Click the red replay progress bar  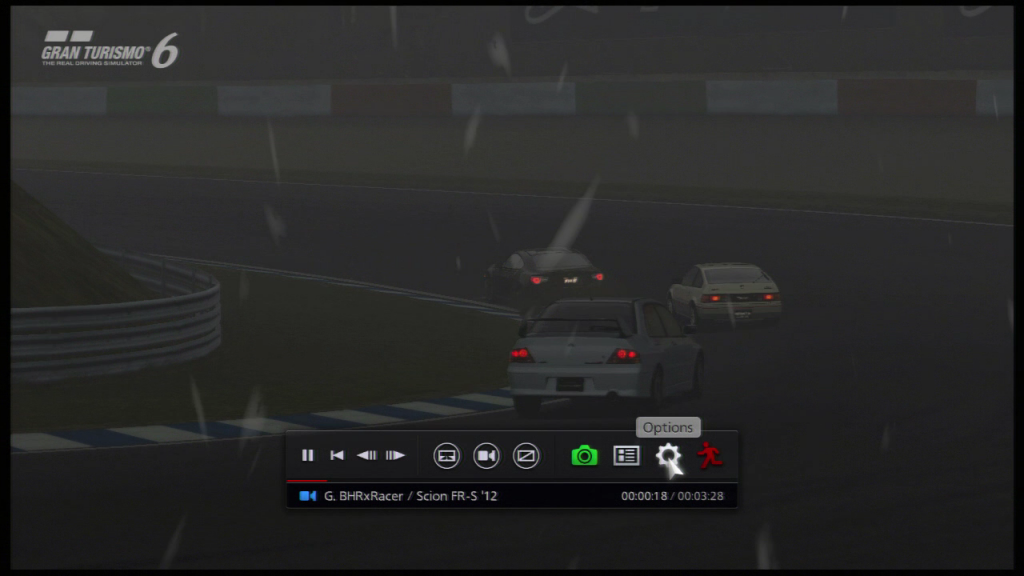click(x=306, y=481)
